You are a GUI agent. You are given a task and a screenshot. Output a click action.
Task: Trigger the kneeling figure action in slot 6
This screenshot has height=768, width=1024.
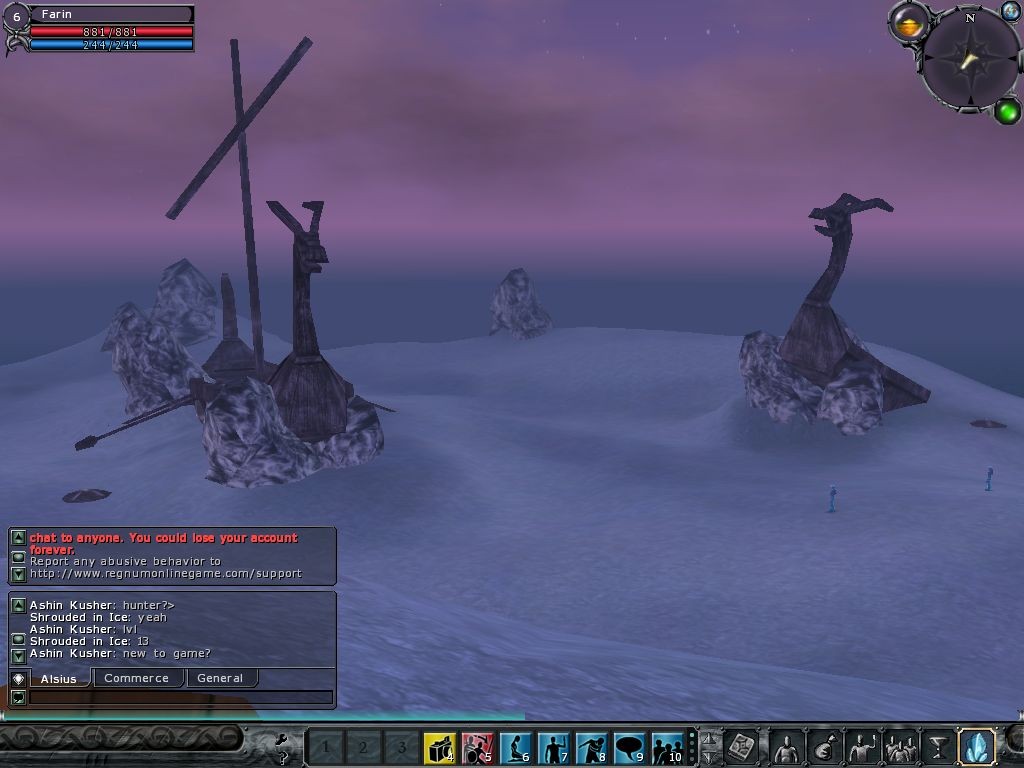pyautogui.click(x=516, y=747)
